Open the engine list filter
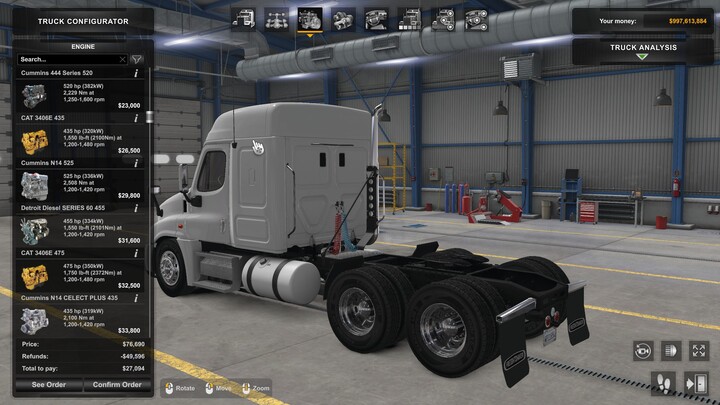This screenshot has width=720, height=405. click(137, 59)
